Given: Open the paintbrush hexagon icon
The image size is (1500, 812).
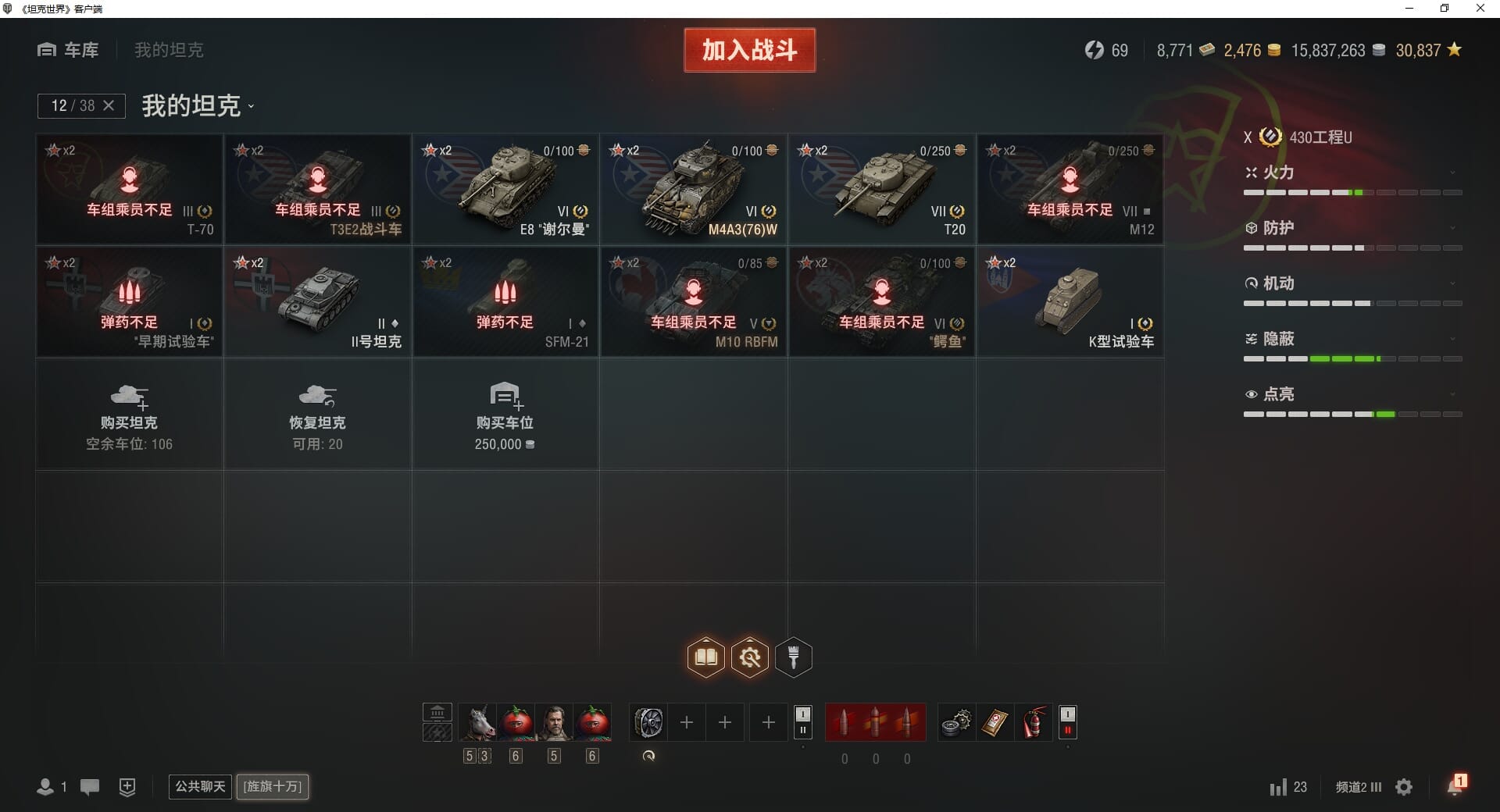Looking at the screenshot, I should pos(794,657).
